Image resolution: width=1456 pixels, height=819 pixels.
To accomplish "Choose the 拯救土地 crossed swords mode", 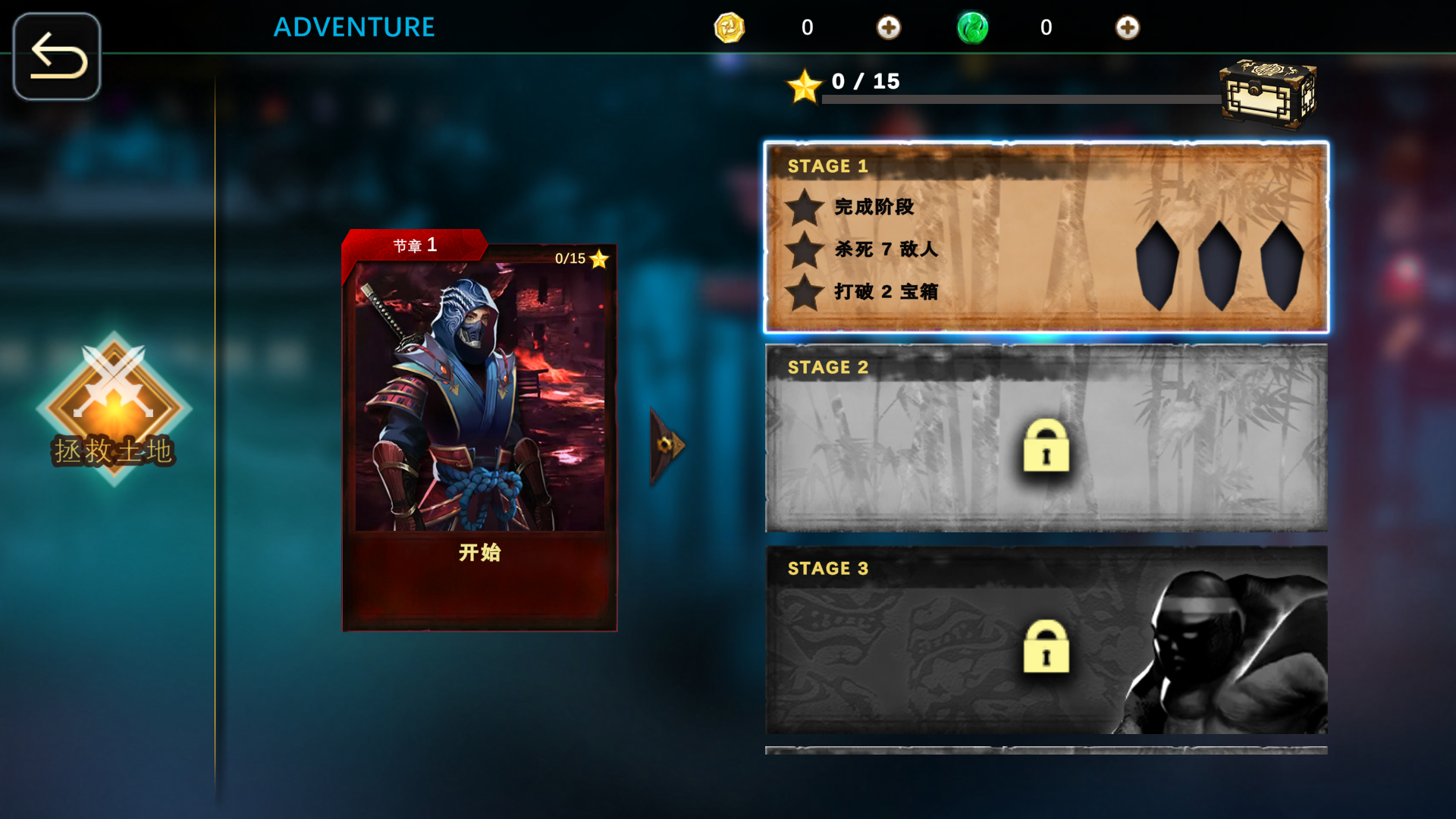I will (x=114, y=408).
